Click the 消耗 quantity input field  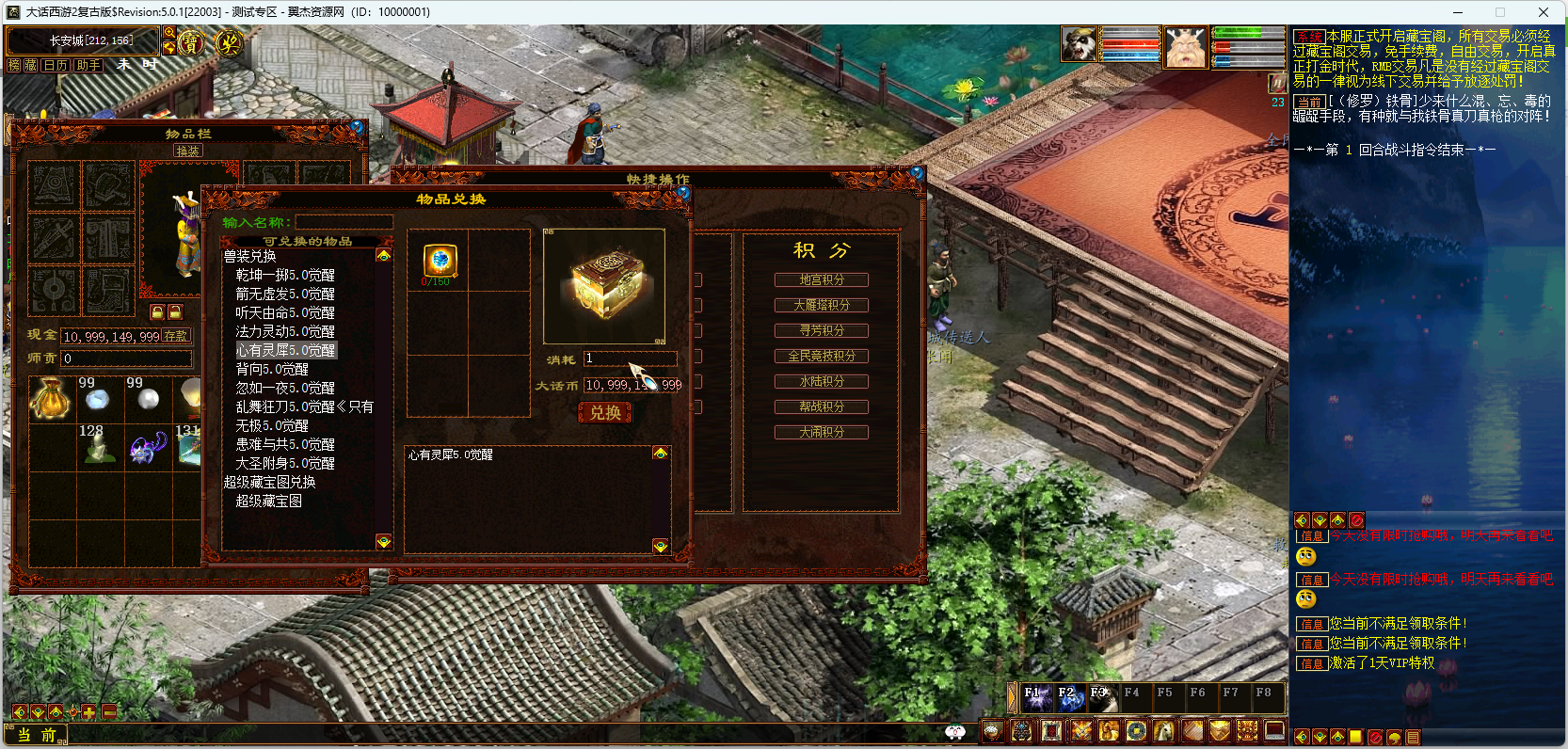tap(630, 359)
